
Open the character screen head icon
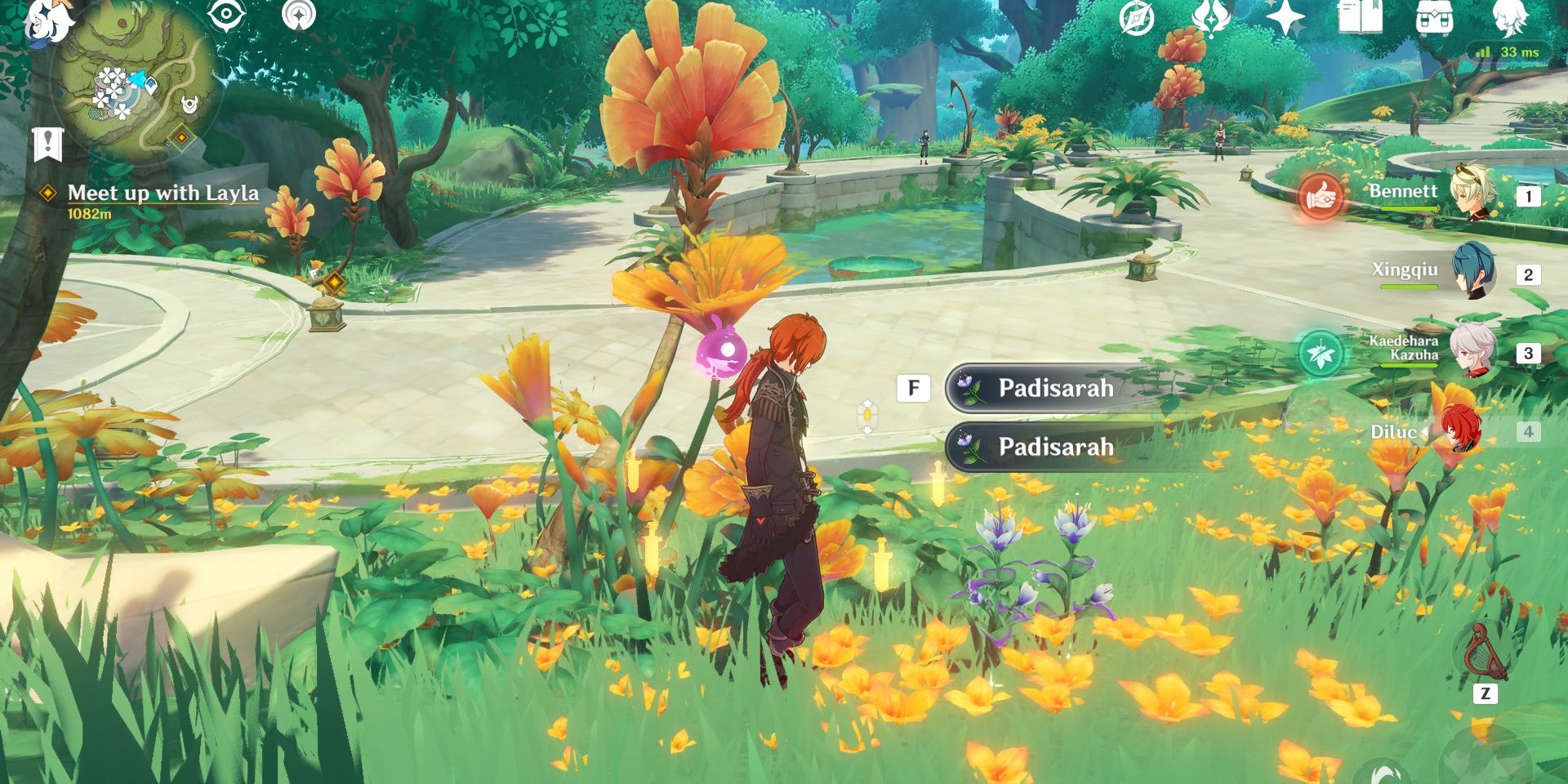(x=1508, y=16)
